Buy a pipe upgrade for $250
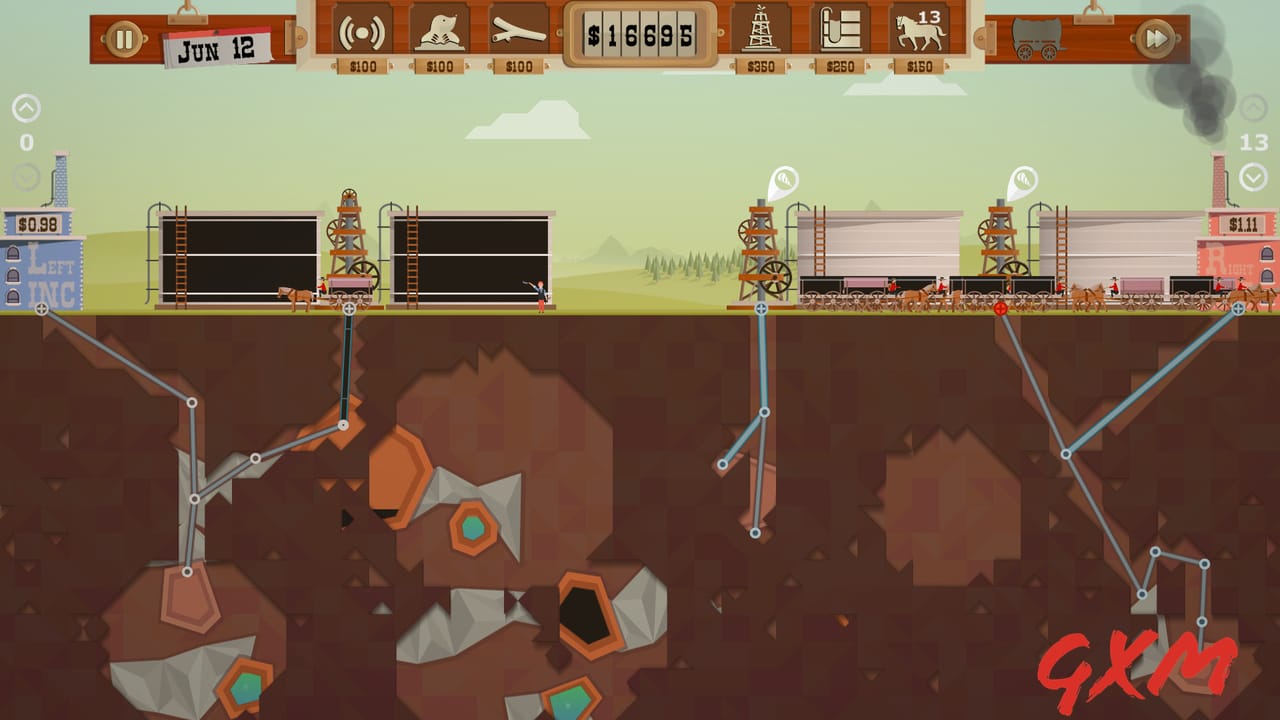 coord(838,35)
